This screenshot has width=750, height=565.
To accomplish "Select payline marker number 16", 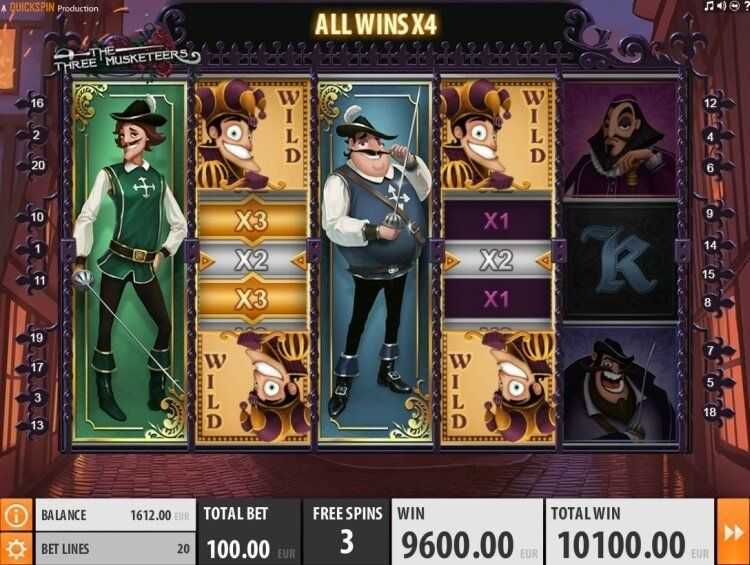I will (x=38, y=103).
